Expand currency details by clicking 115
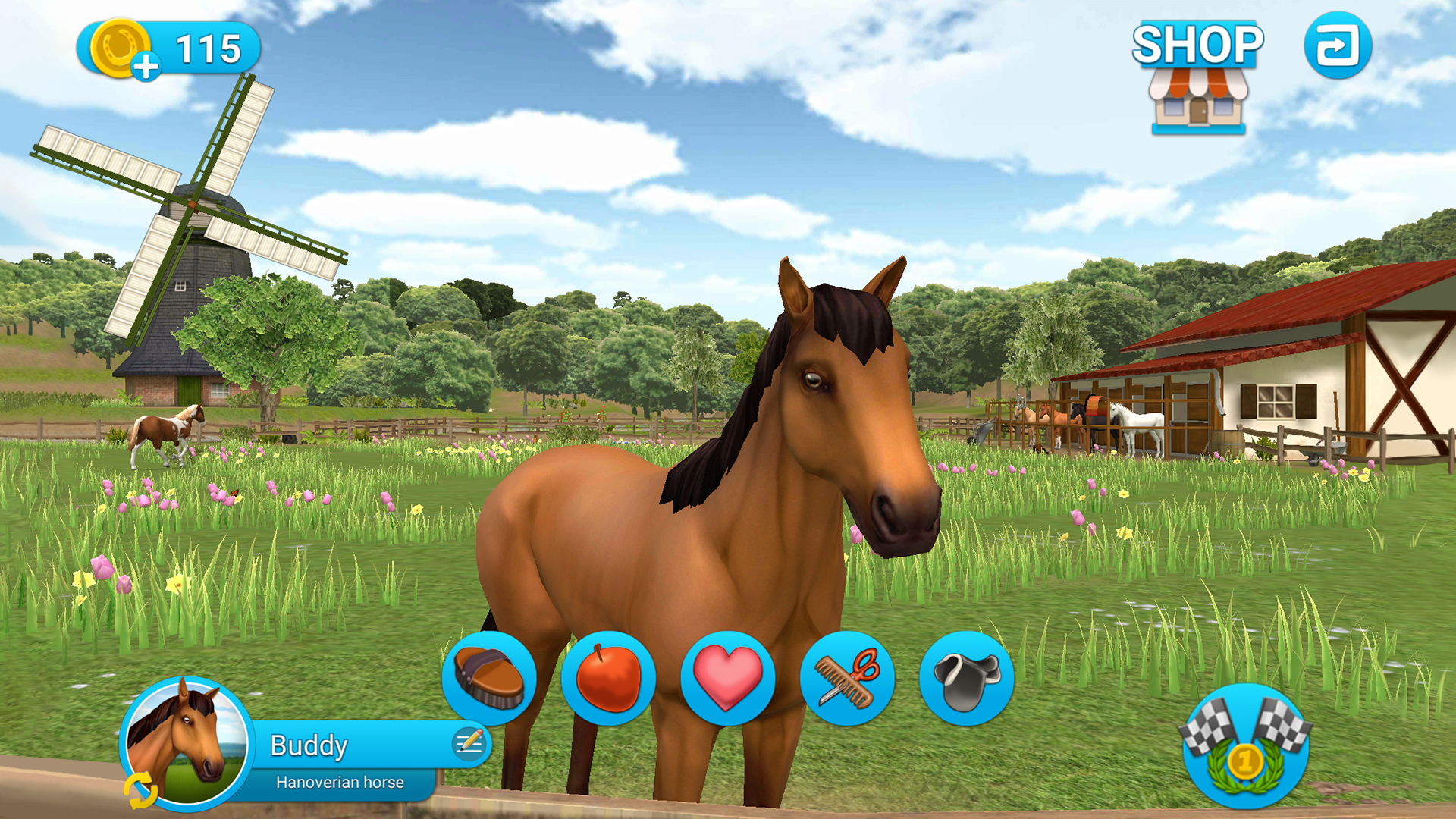 pos(207,47)
